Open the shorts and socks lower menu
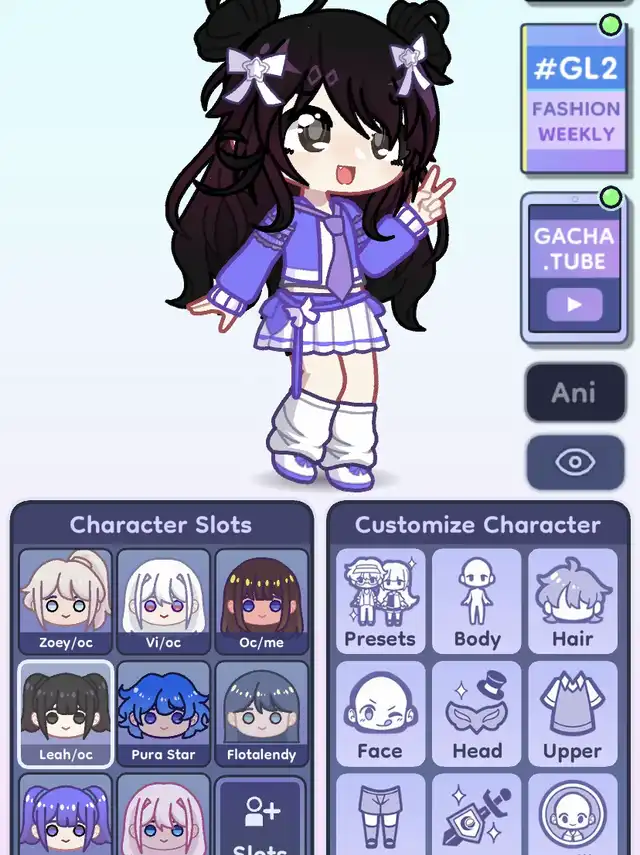The image size is (640, 855). (380, 816)
